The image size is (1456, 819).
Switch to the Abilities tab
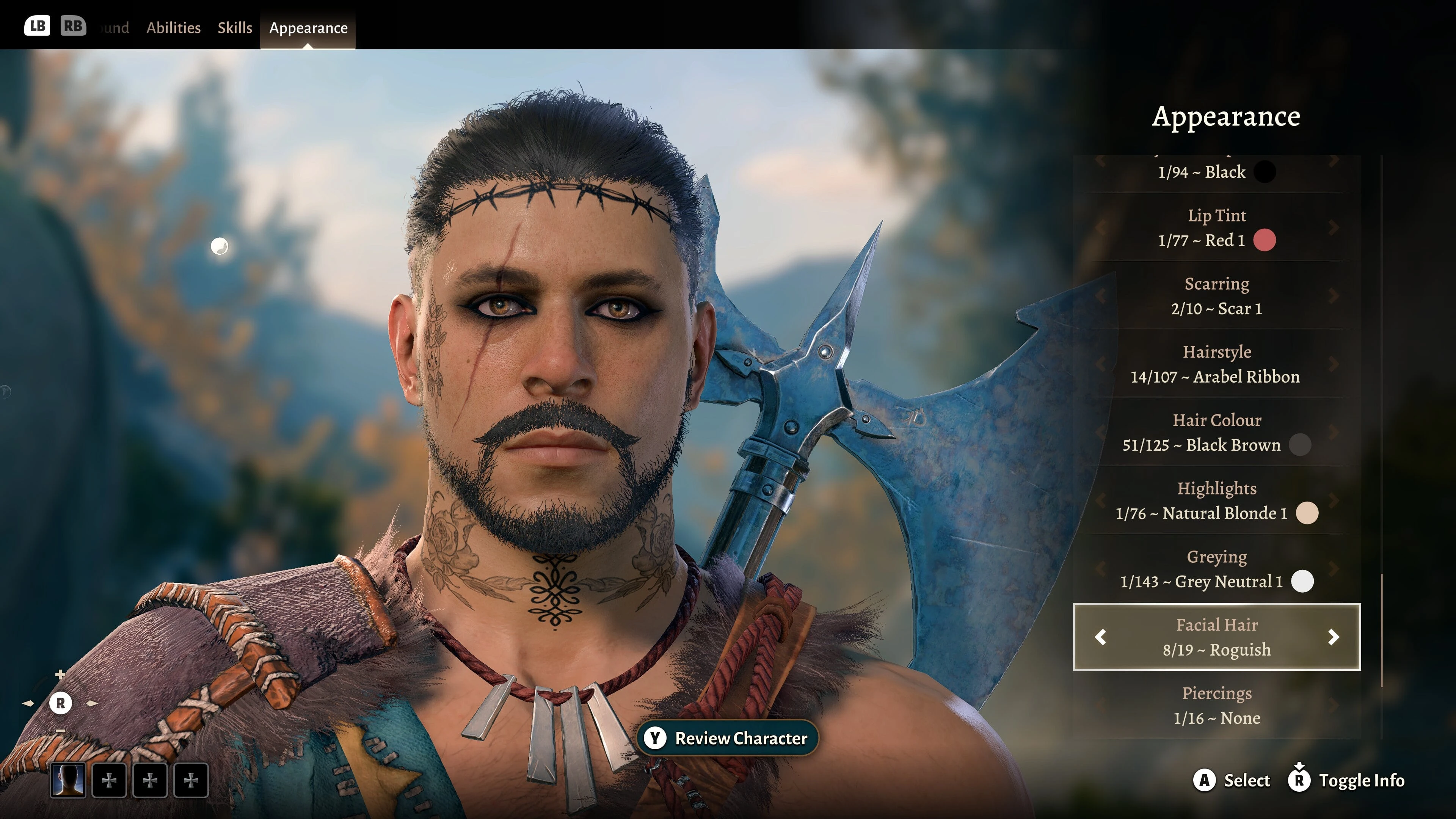tap(173, 28)
